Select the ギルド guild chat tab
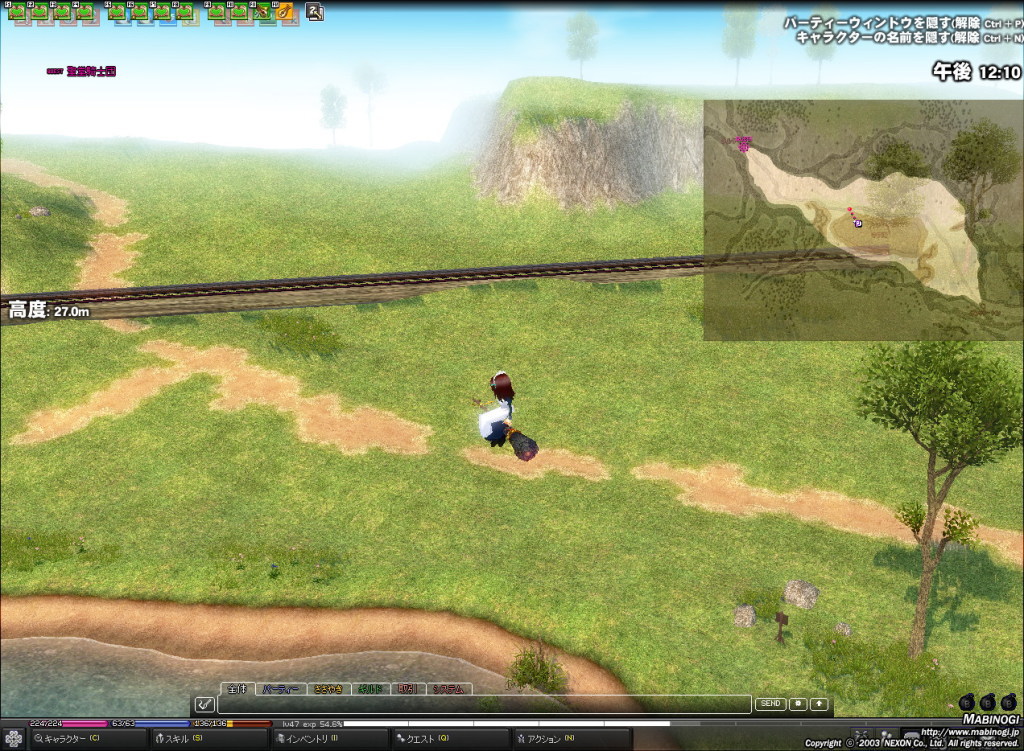This screenshot has height=751, width=1024. 371,689
